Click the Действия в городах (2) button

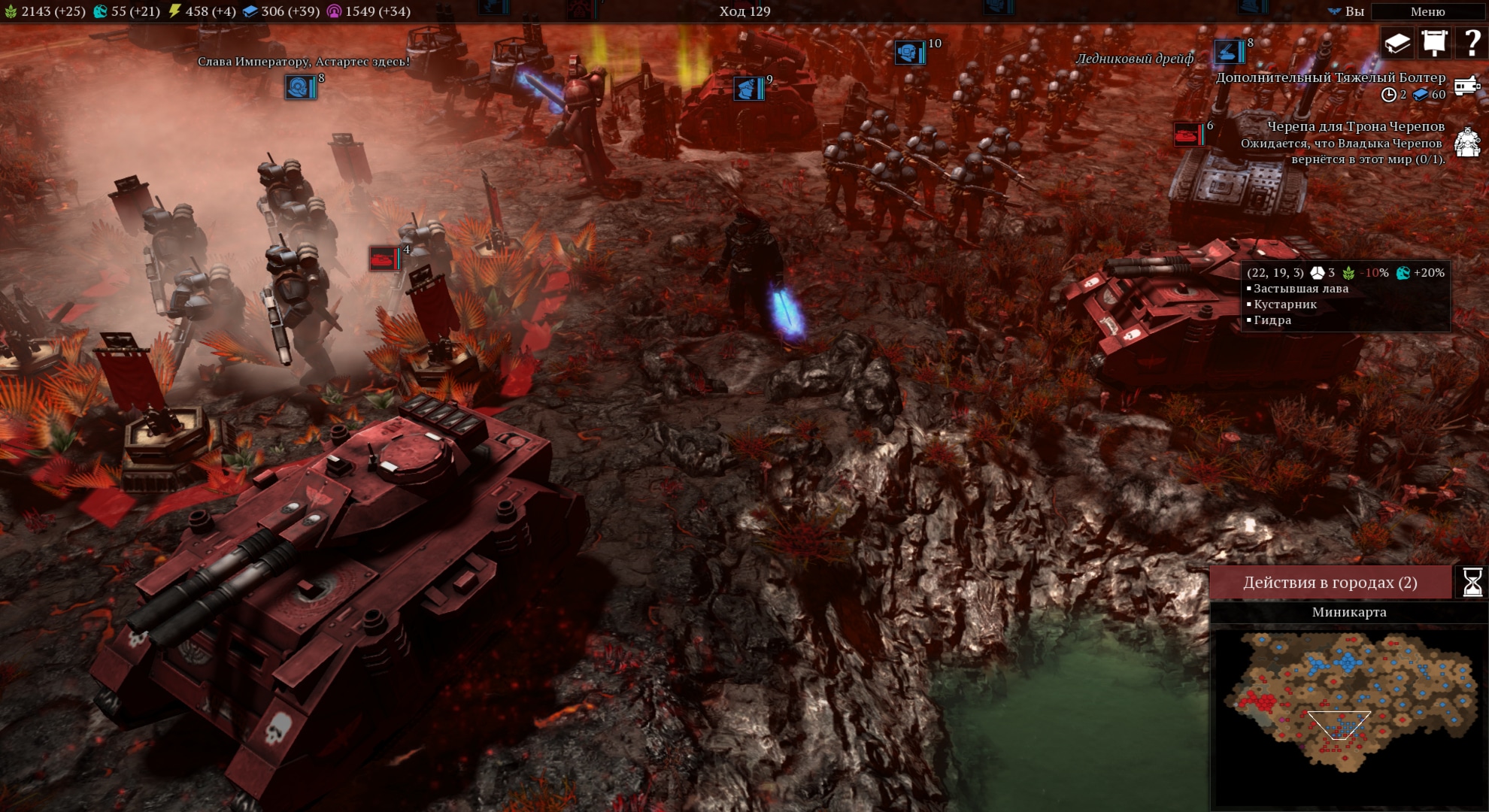coord(1330,583)
